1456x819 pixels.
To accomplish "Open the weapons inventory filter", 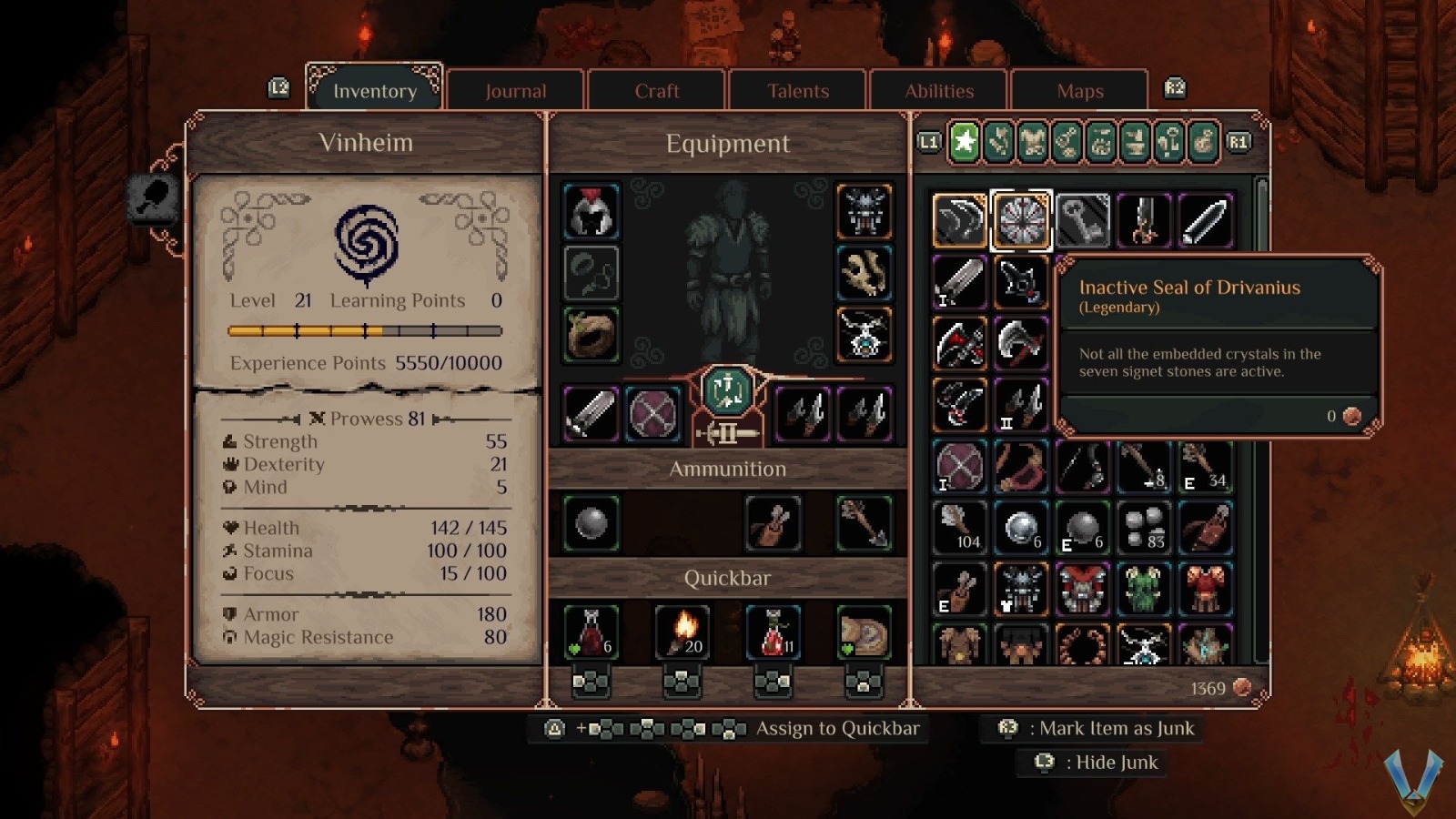I will 998,143.
